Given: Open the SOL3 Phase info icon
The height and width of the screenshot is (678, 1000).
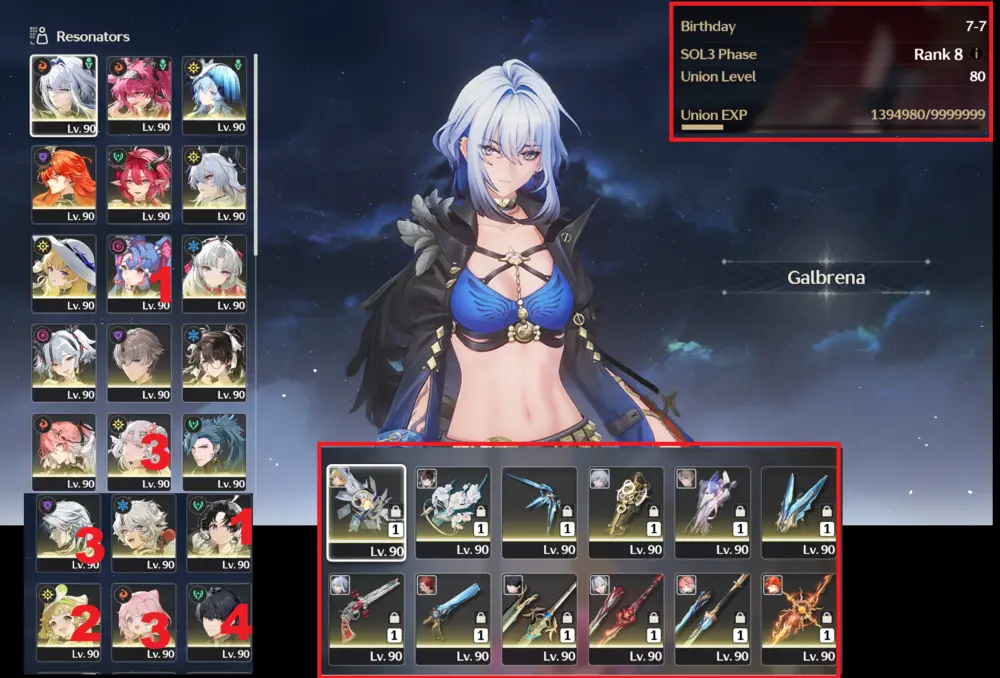Looking at the screenshot, I should coord(976,54).
